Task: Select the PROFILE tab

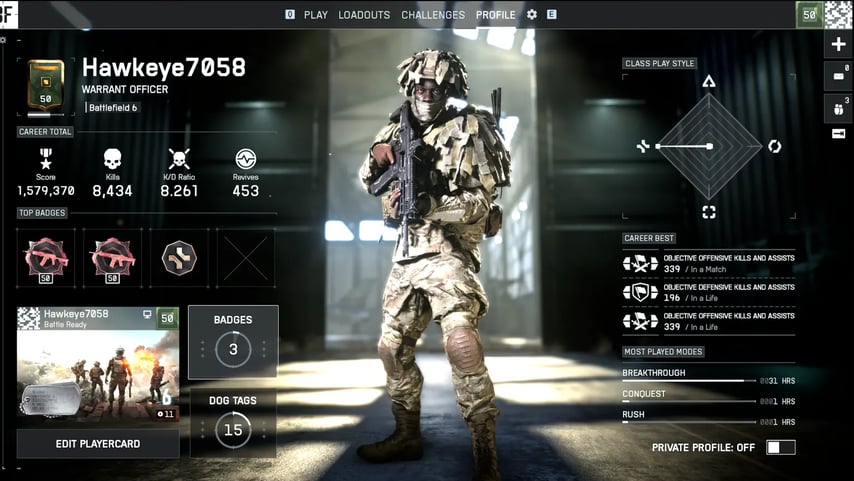Action: [x=496, y=15]
